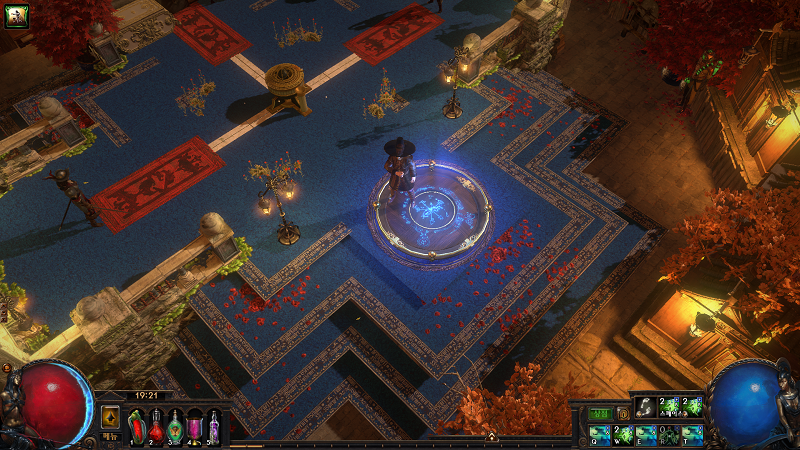800x450 pixels.
Task: Click the buff icon with green border
Action: pyautogui.click(x=15, y=14)
